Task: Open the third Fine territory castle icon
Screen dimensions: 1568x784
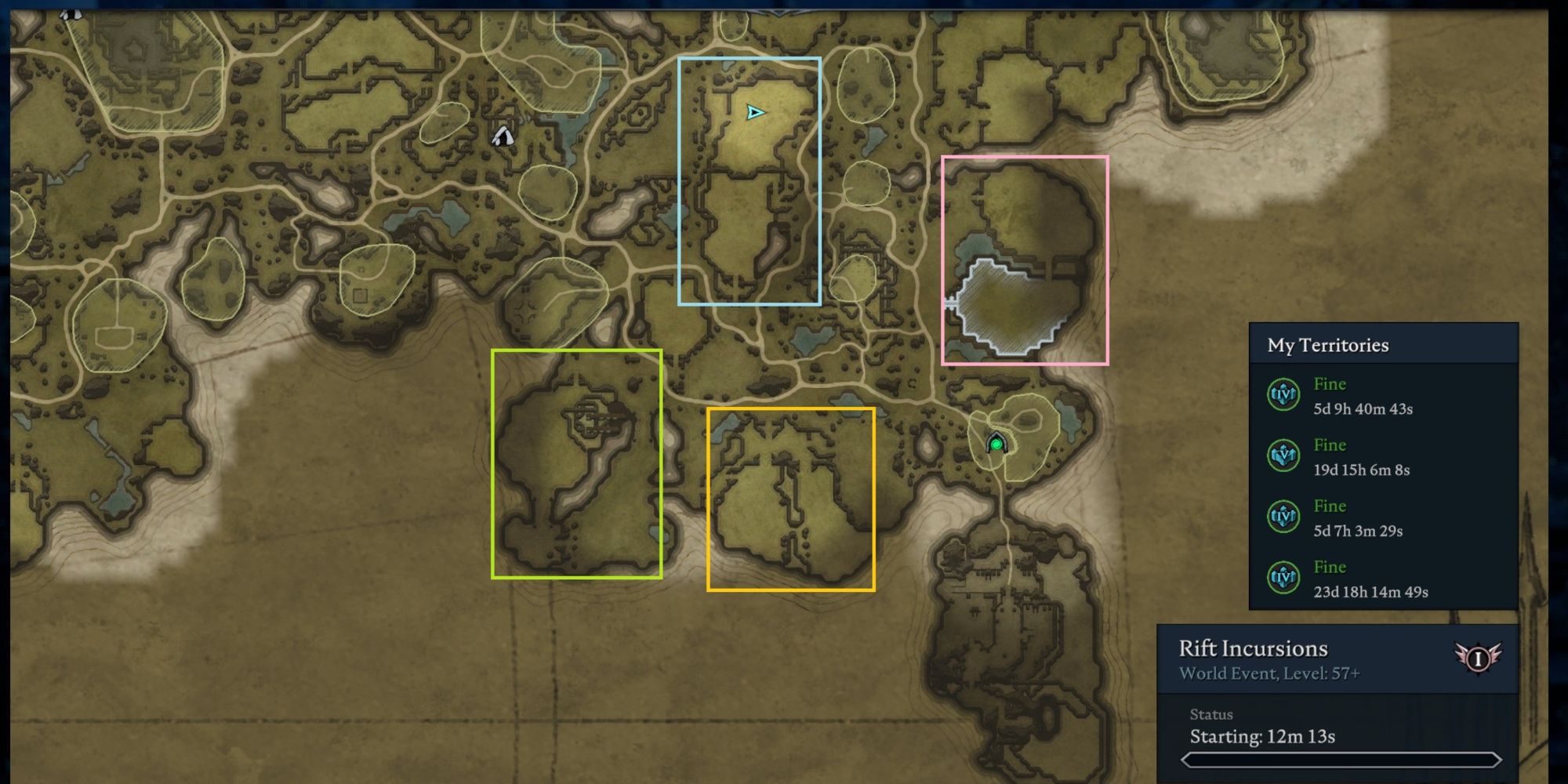Action: [1284, 517]
